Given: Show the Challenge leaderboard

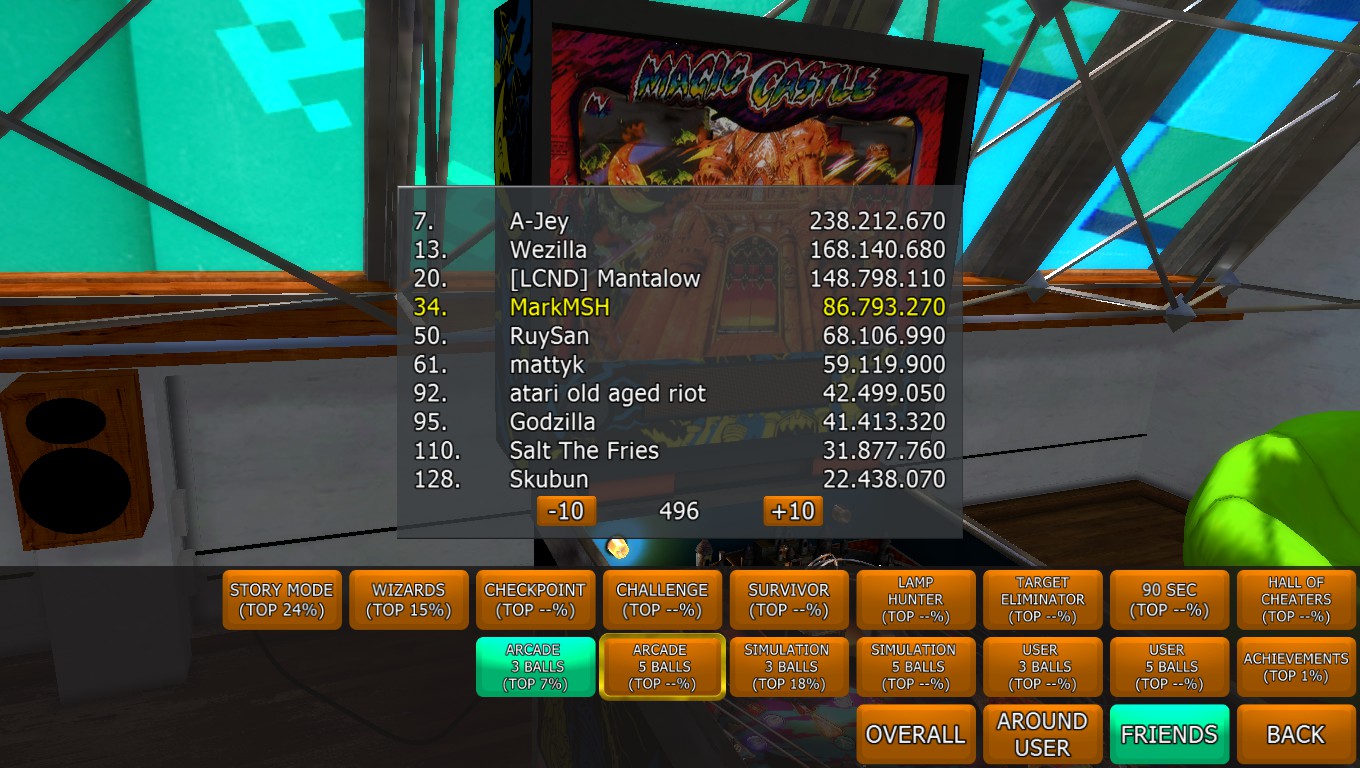Looking at the screenshot, I should click(x=662, y=600).
